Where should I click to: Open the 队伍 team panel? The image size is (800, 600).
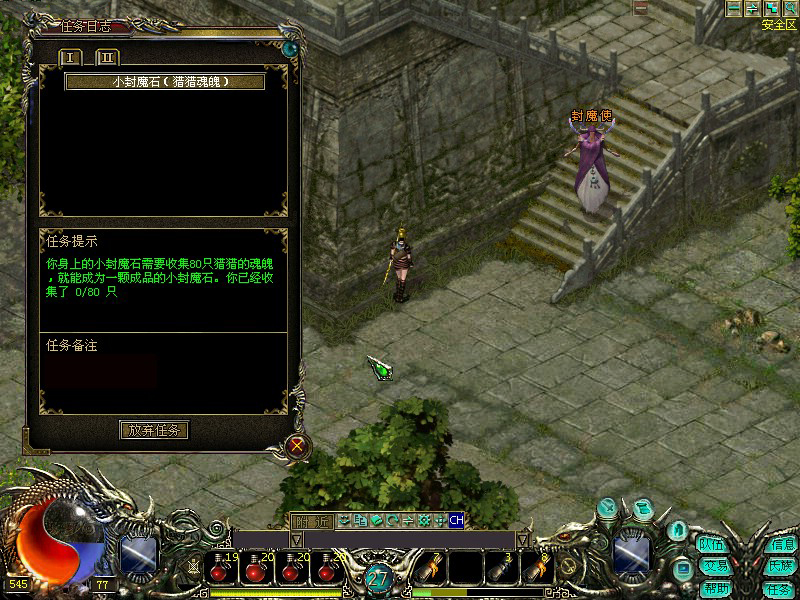click(x=713, y=545)
